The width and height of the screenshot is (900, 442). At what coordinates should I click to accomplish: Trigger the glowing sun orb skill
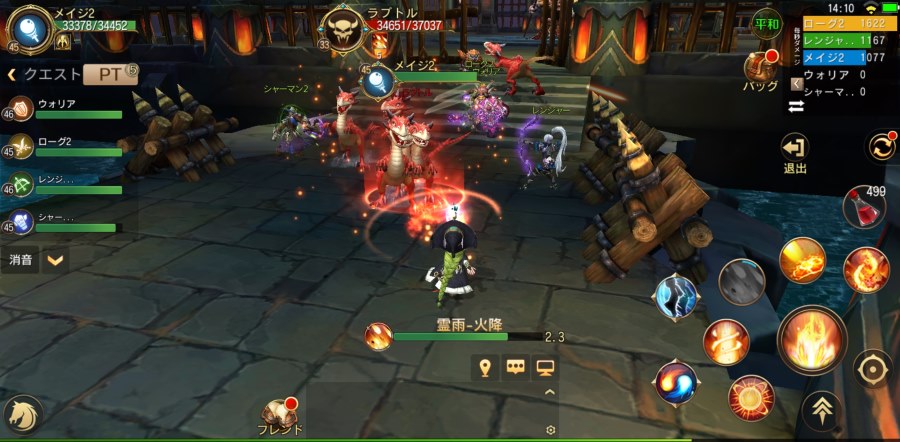750,398
